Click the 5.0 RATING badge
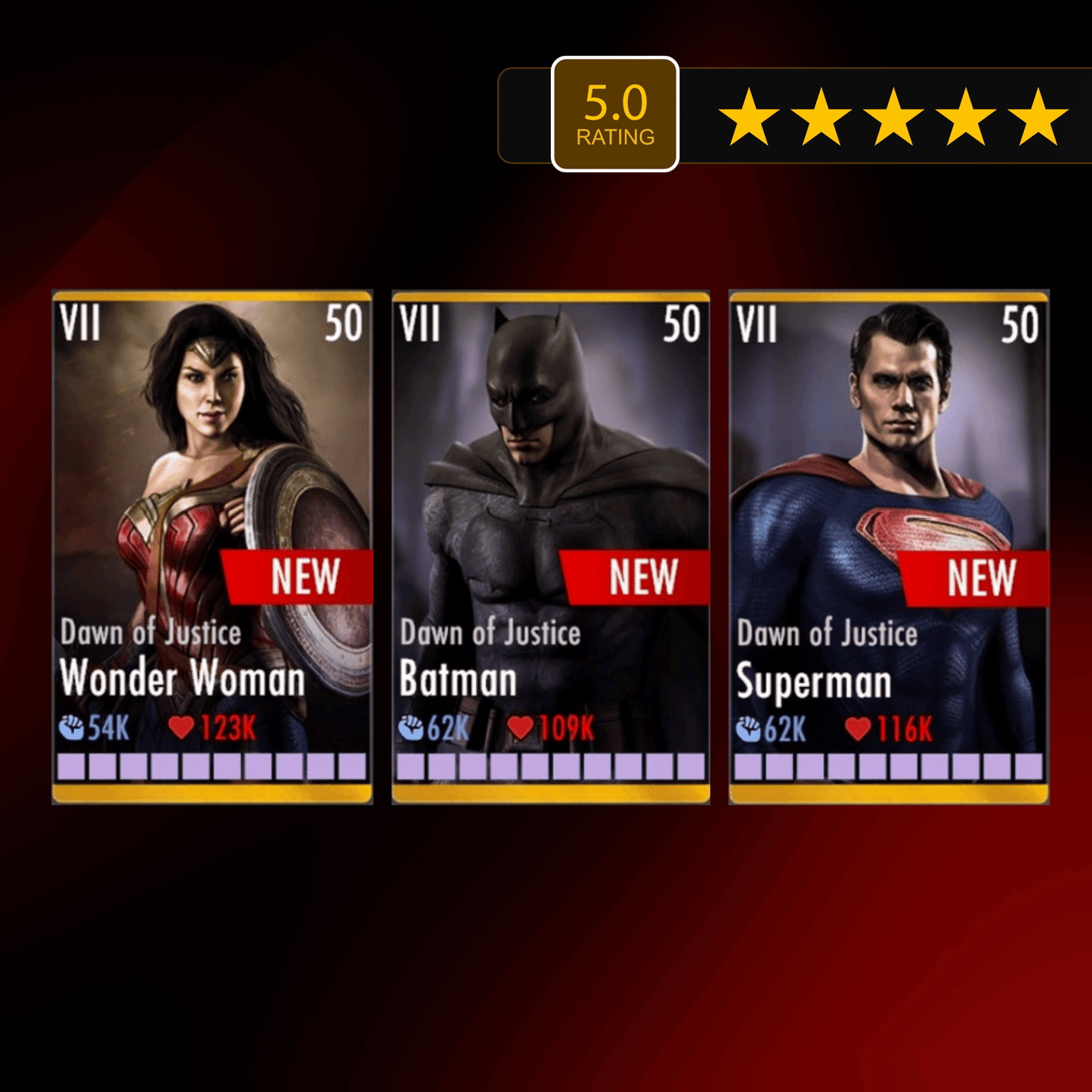 click(x=617, y=112)
